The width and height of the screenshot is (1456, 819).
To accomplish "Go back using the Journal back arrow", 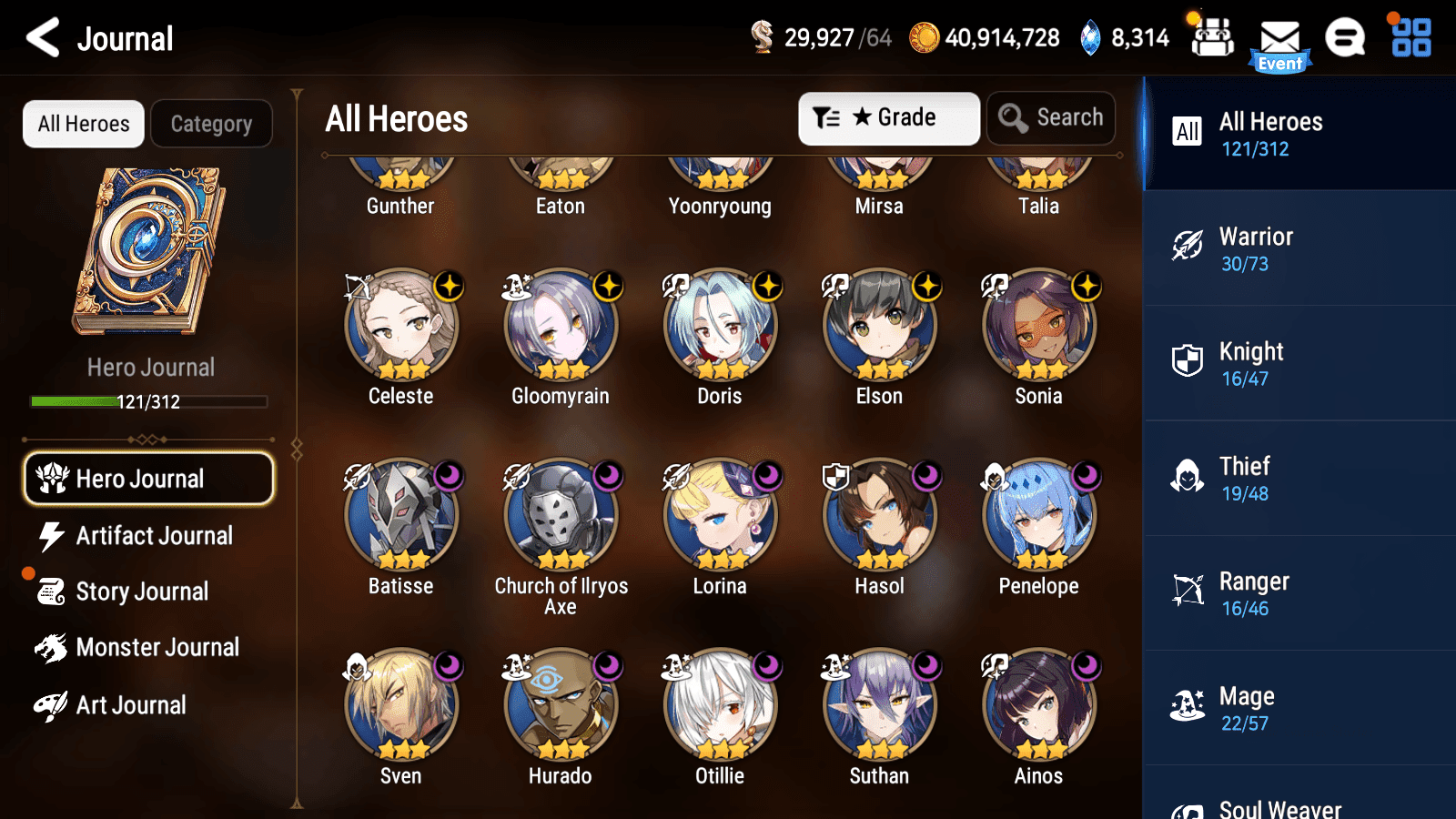I will pos(40,38).
